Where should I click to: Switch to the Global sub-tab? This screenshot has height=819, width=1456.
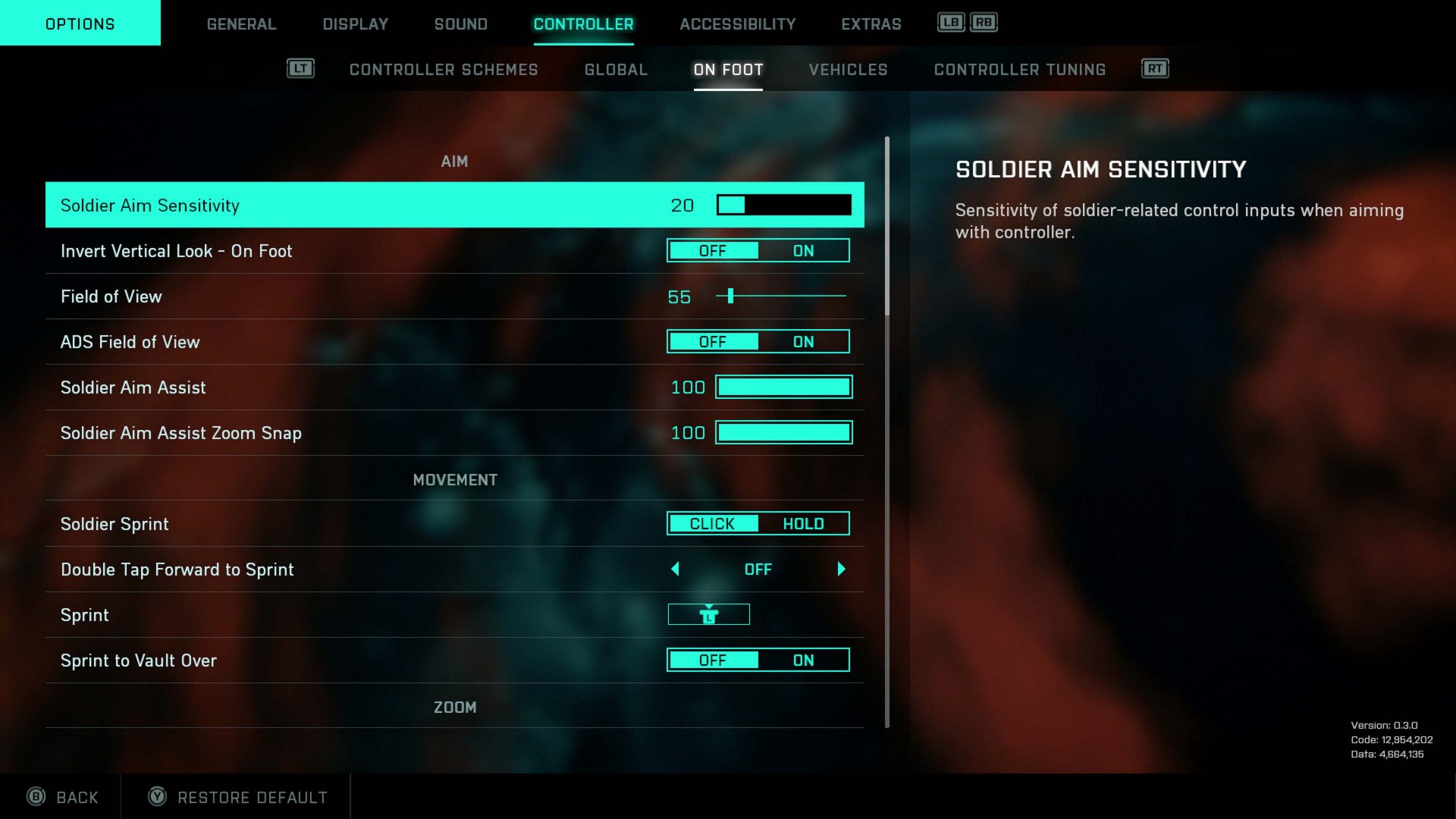(616, 70)
